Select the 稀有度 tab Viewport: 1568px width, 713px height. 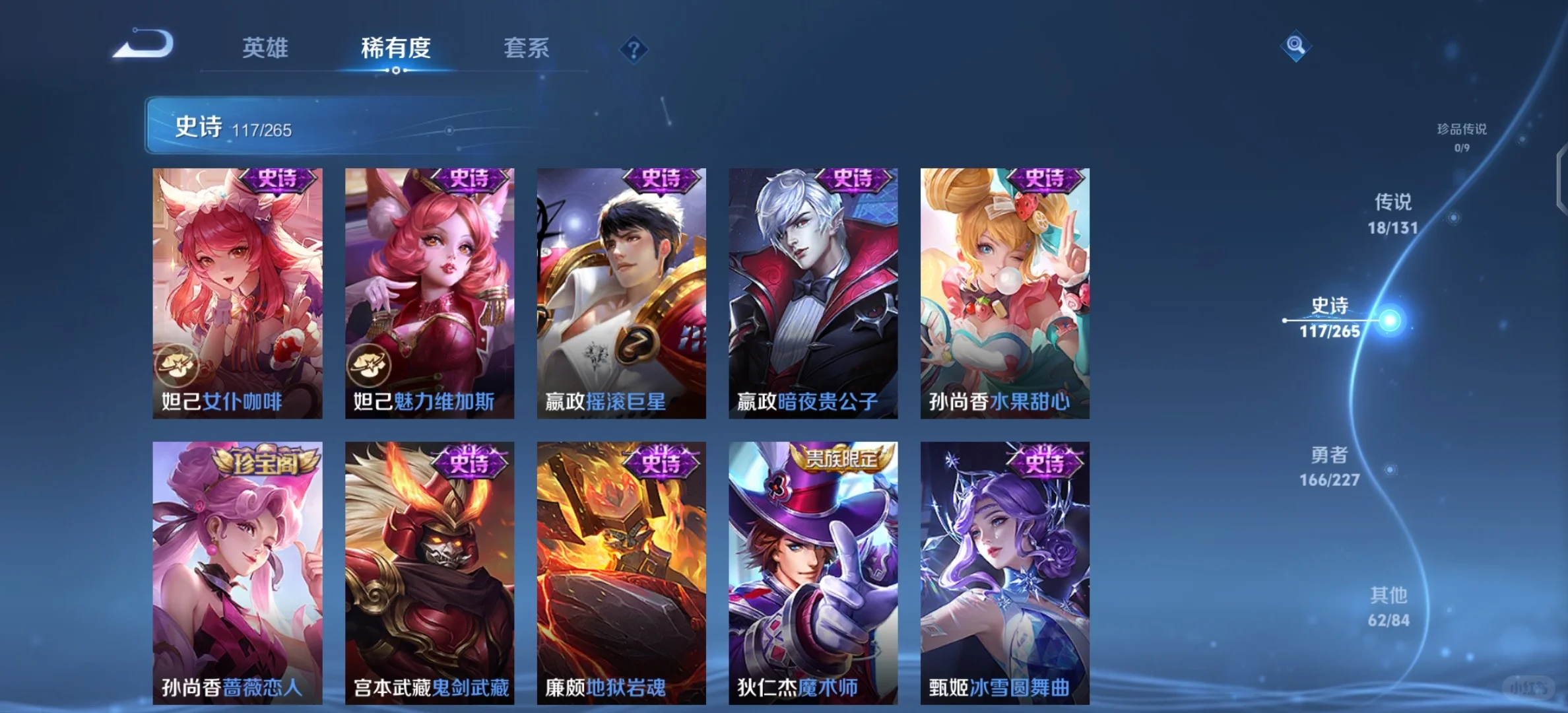pos(395,48)
